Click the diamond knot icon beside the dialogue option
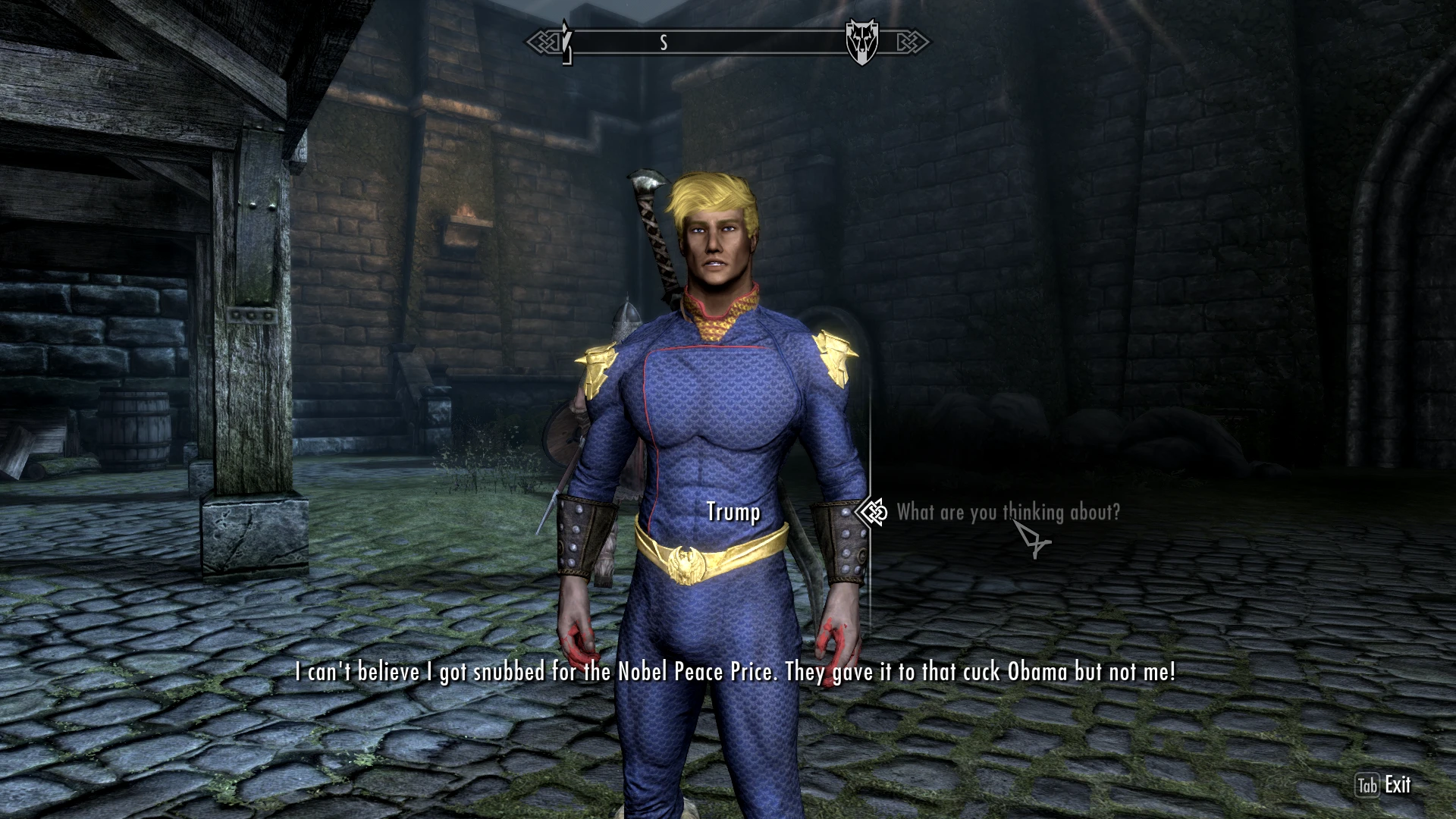This screenshot has width=1456, height=819. click(x=874, y=513)
